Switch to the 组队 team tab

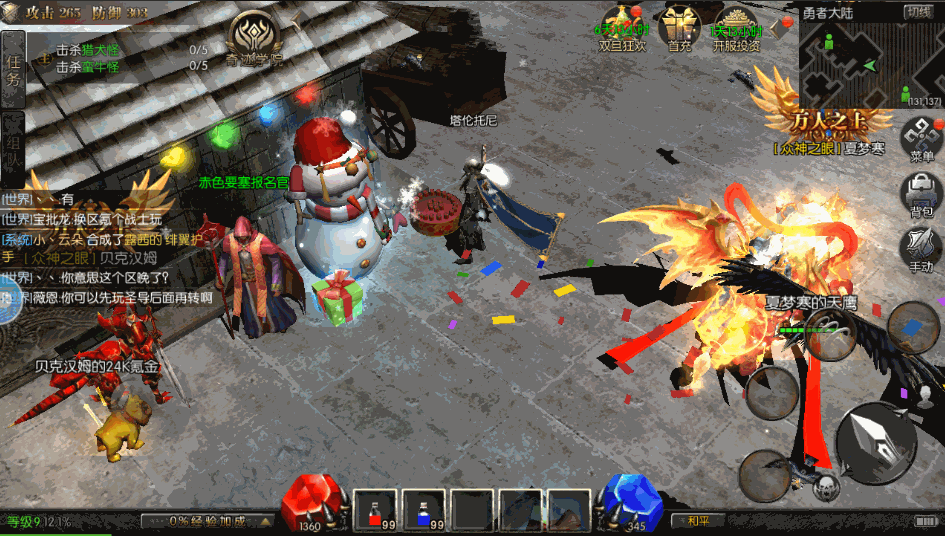[13, 147]
